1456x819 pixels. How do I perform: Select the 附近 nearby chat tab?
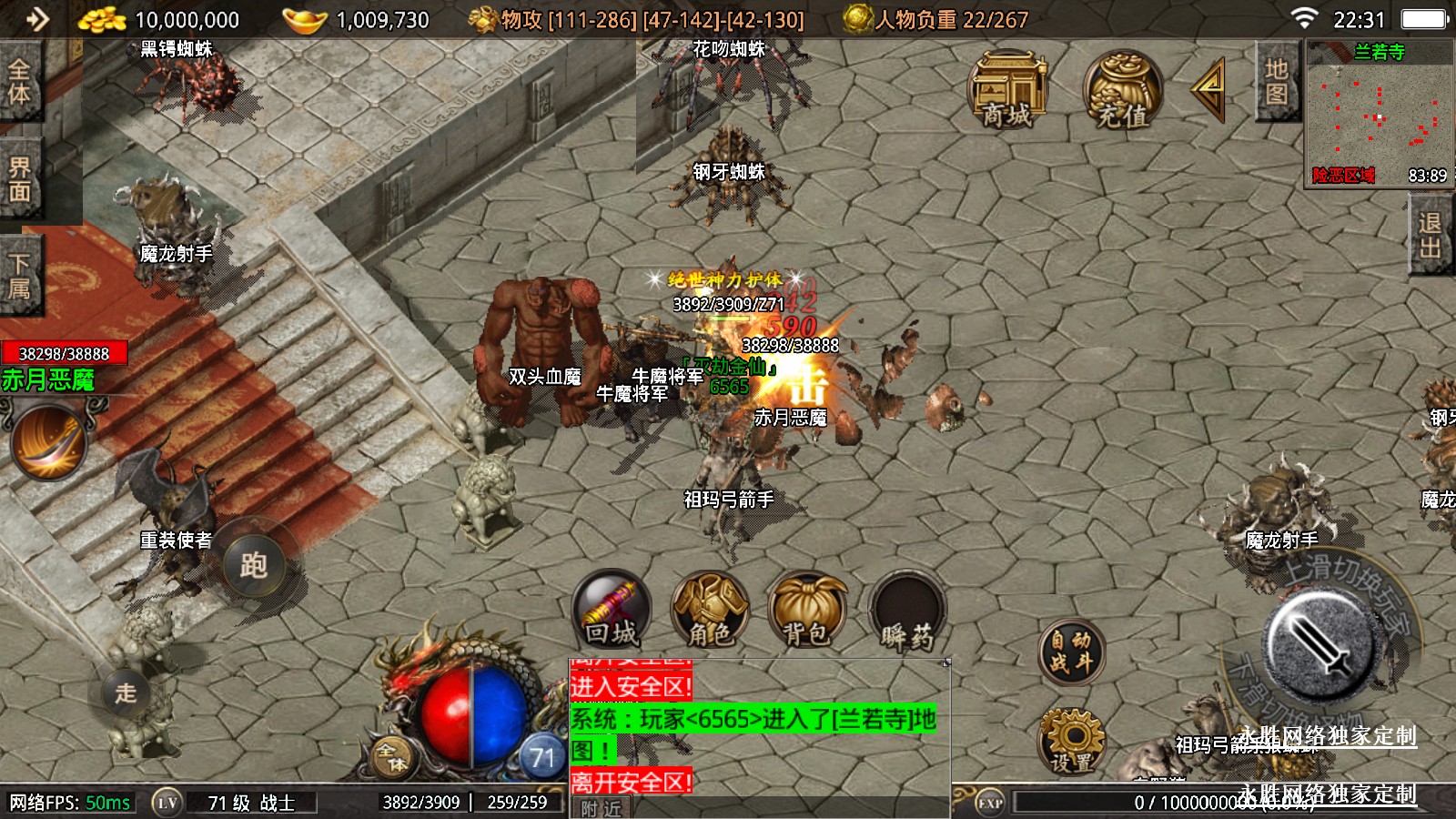tap(602, 808)
